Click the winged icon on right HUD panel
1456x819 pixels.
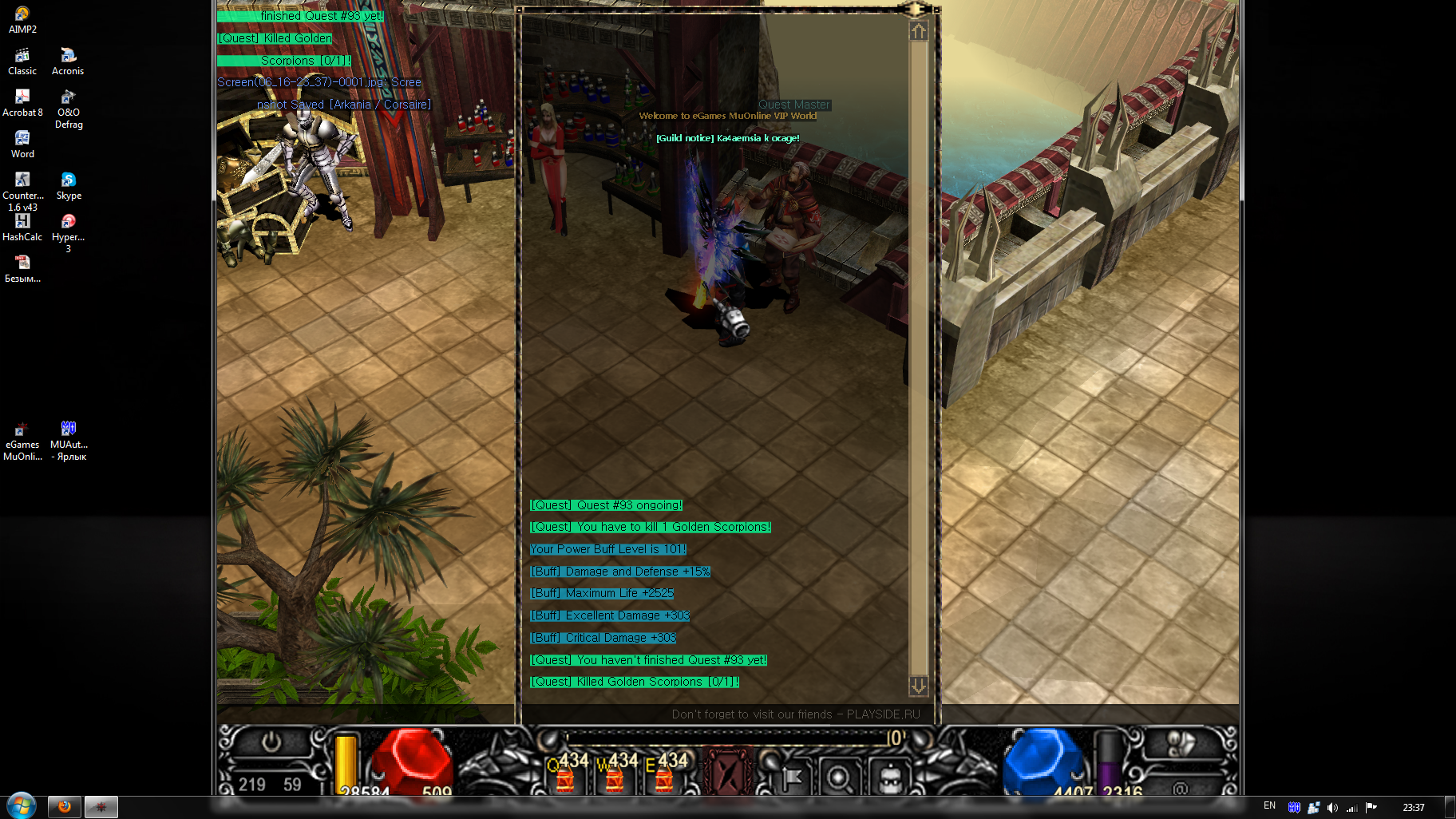[x=1181, y=744]
